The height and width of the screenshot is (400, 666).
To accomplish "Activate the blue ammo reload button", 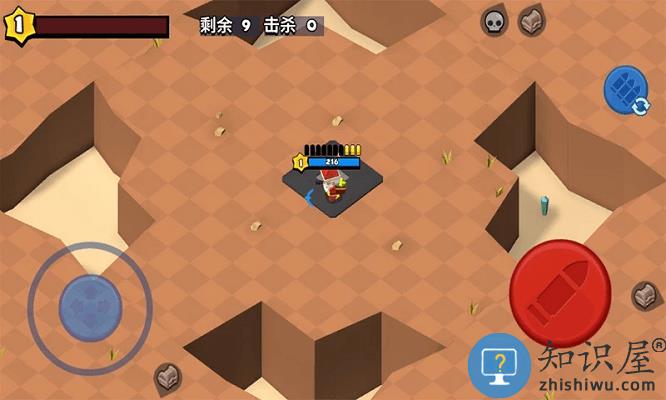I will tap(626, 90).
